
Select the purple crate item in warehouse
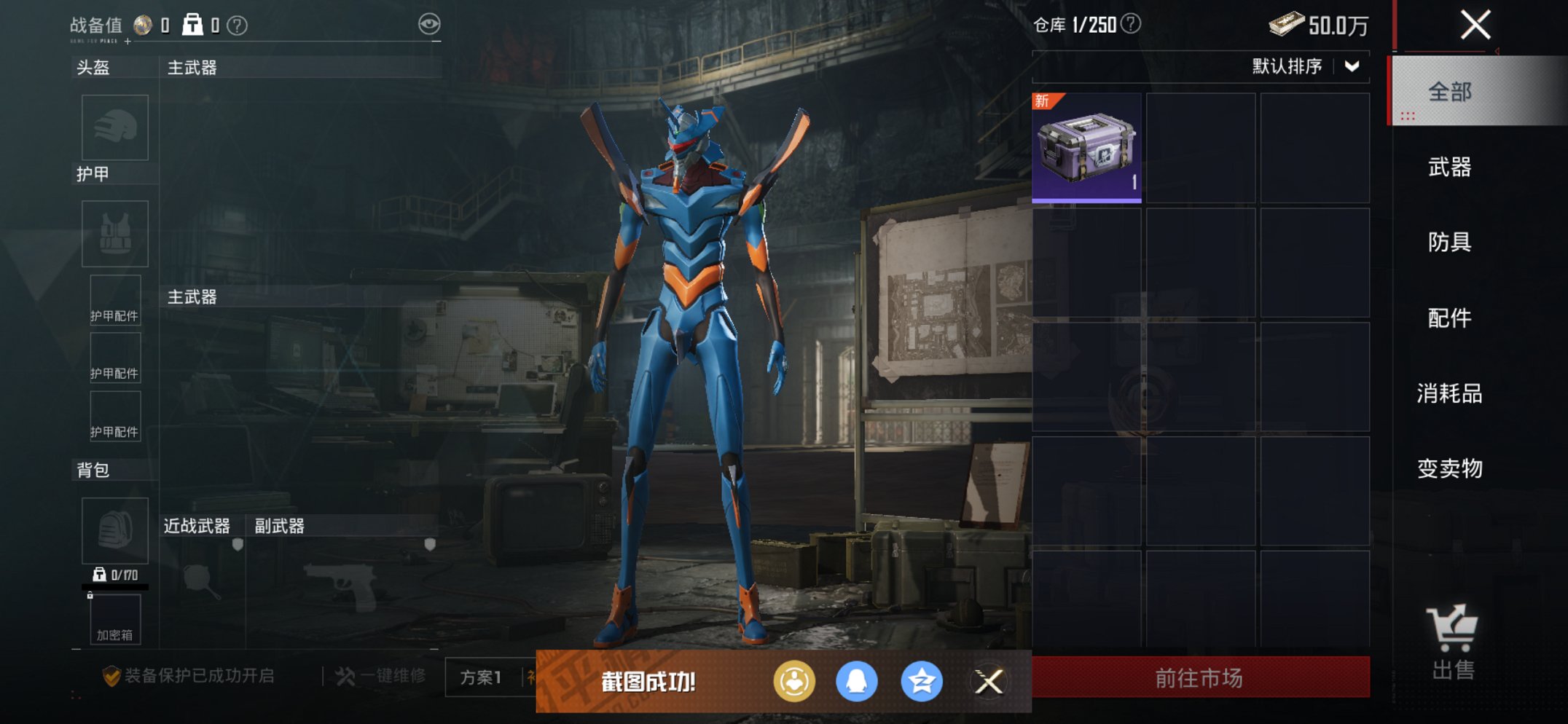[x=1086, y=148]
